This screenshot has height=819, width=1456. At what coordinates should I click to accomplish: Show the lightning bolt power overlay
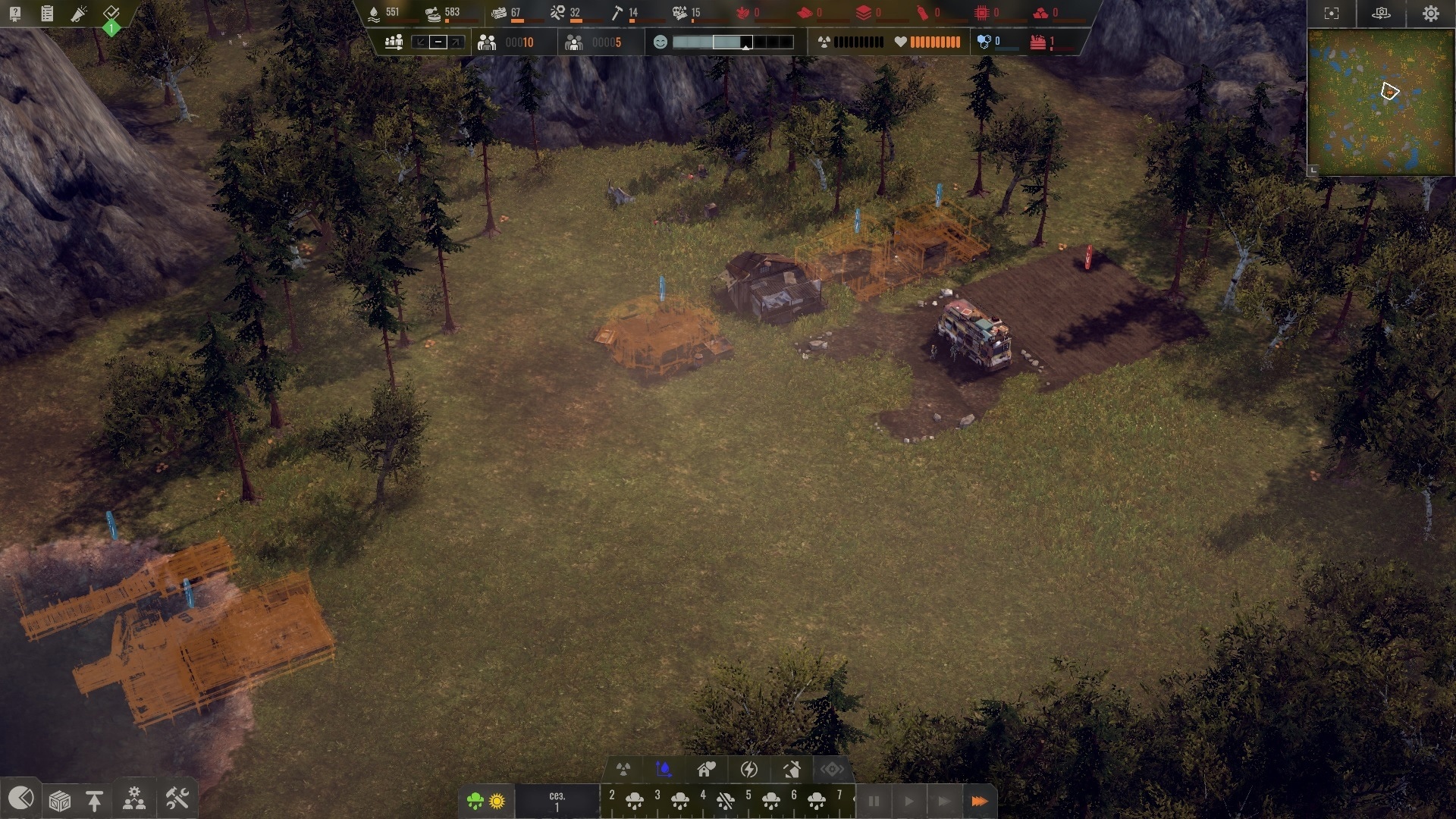click(749, 770)
